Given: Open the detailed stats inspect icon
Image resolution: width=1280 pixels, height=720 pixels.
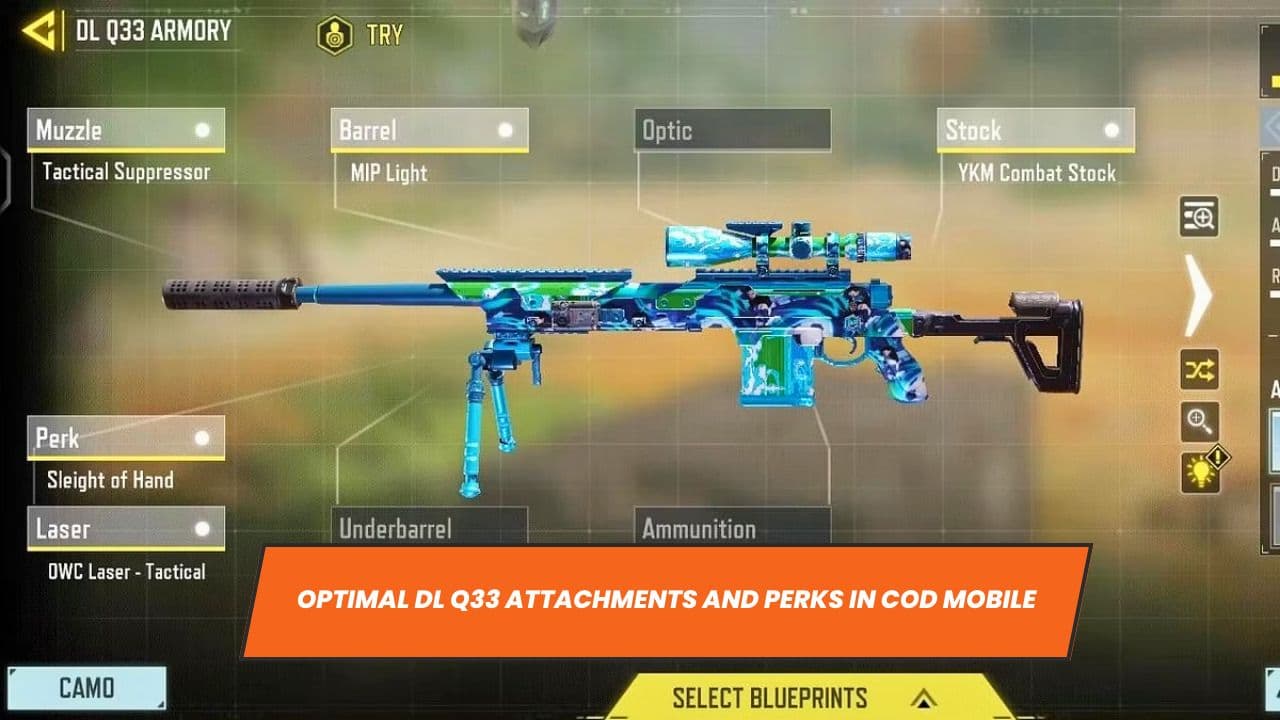Looking at the screenshot, I should tap(1197, 217).
